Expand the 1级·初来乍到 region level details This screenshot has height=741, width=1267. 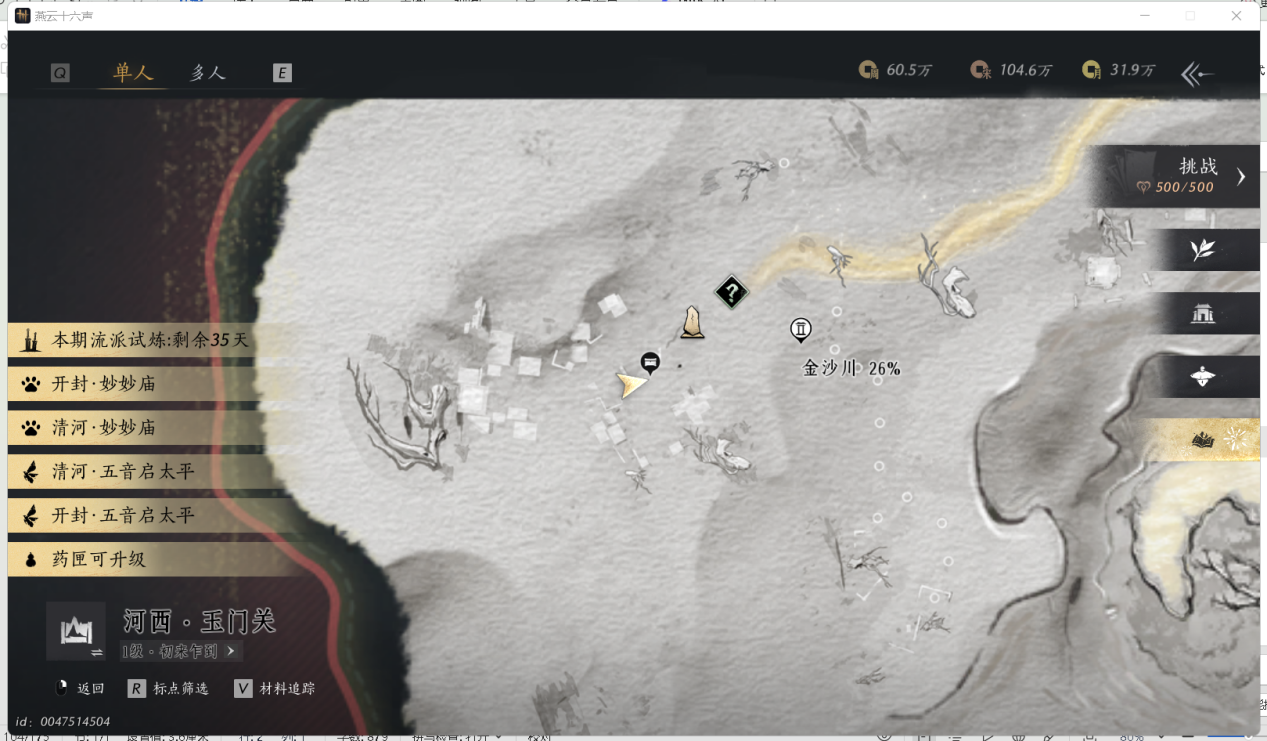point(180,651)
